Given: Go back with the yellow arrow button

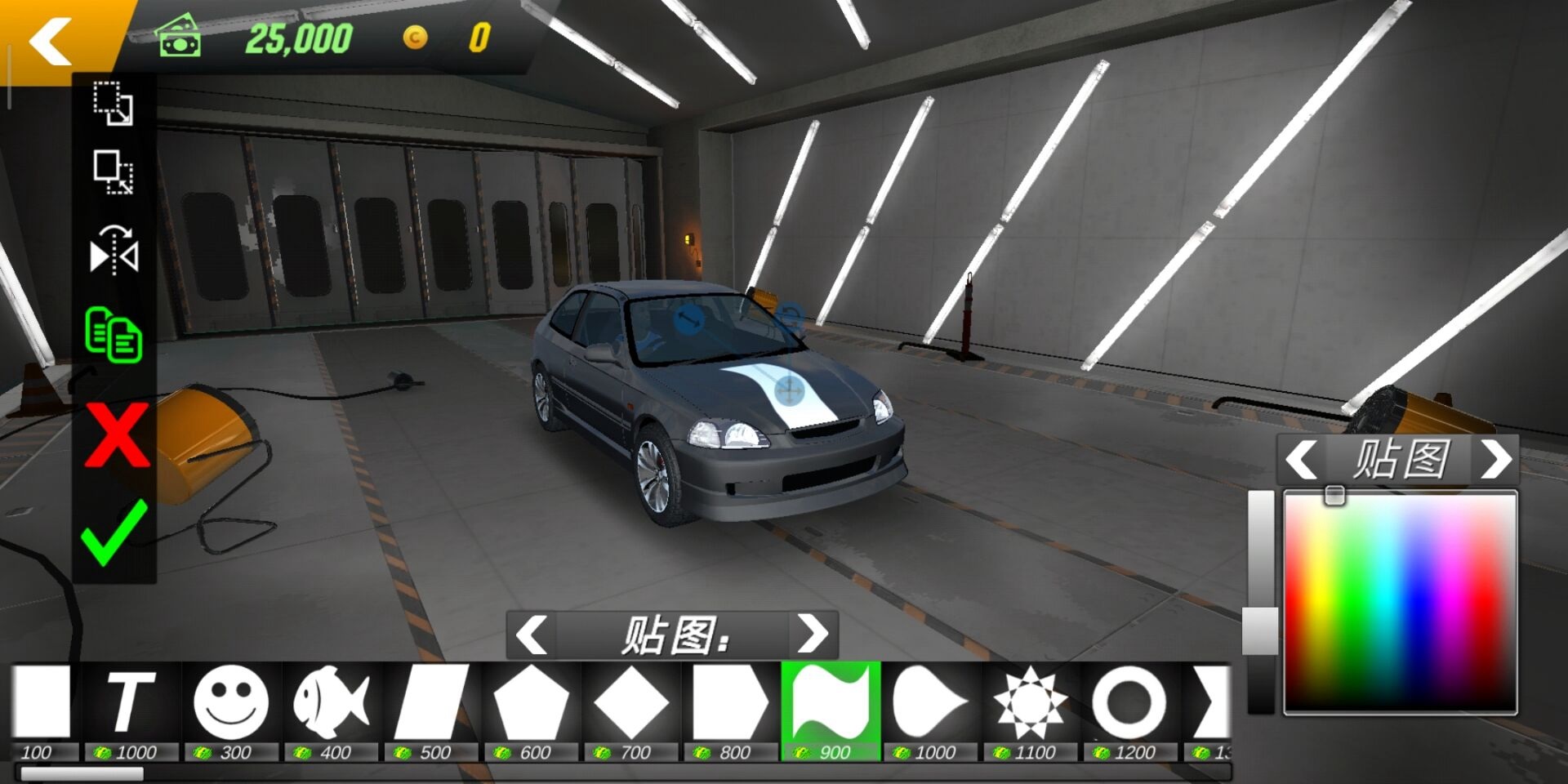Looking at the screenshot, I should 51,41.
